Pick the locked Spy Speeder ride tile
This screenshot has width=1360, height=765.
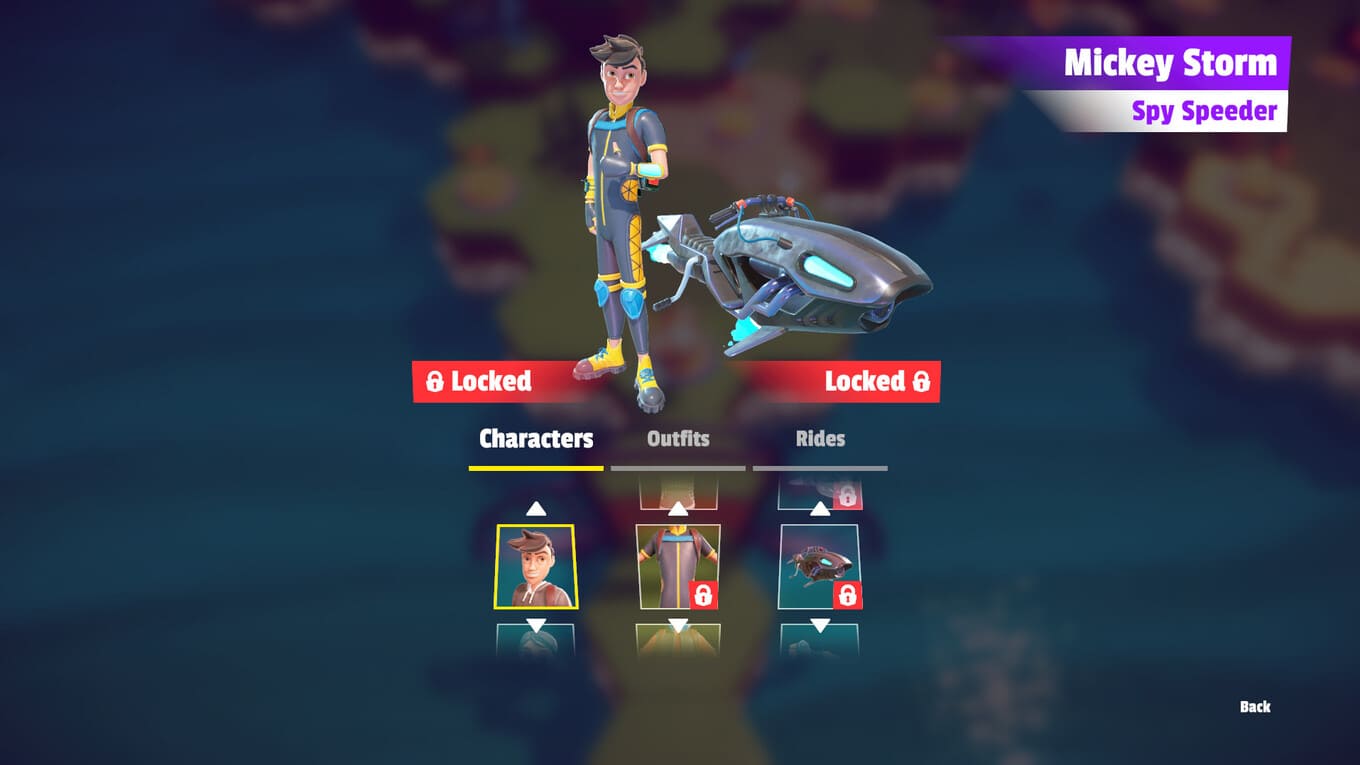point(819,566)
